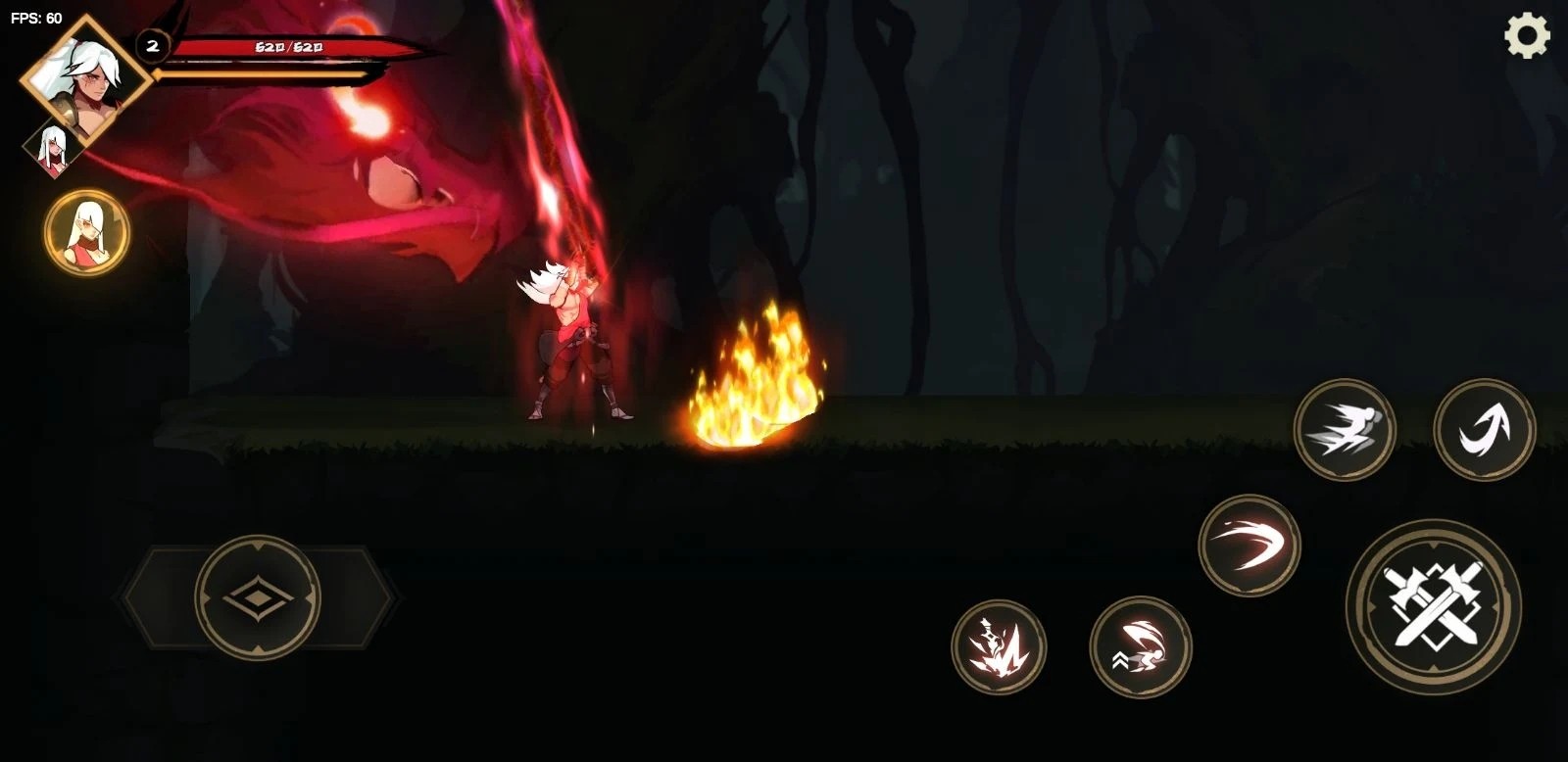The height and width of the screenshot is (762, 1568).
Task: Click the main white-haired hero portrait
Action: coord(86,78)
